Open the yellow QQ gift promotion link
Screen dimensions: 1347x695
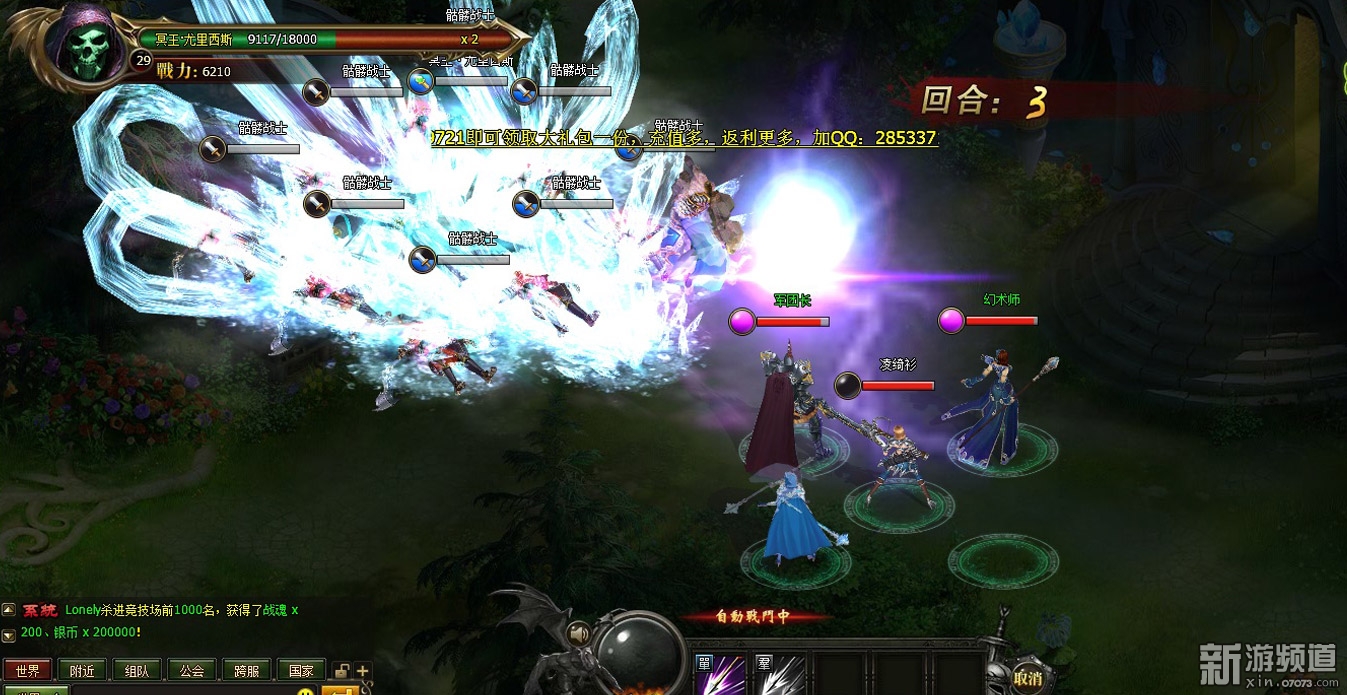684,138
